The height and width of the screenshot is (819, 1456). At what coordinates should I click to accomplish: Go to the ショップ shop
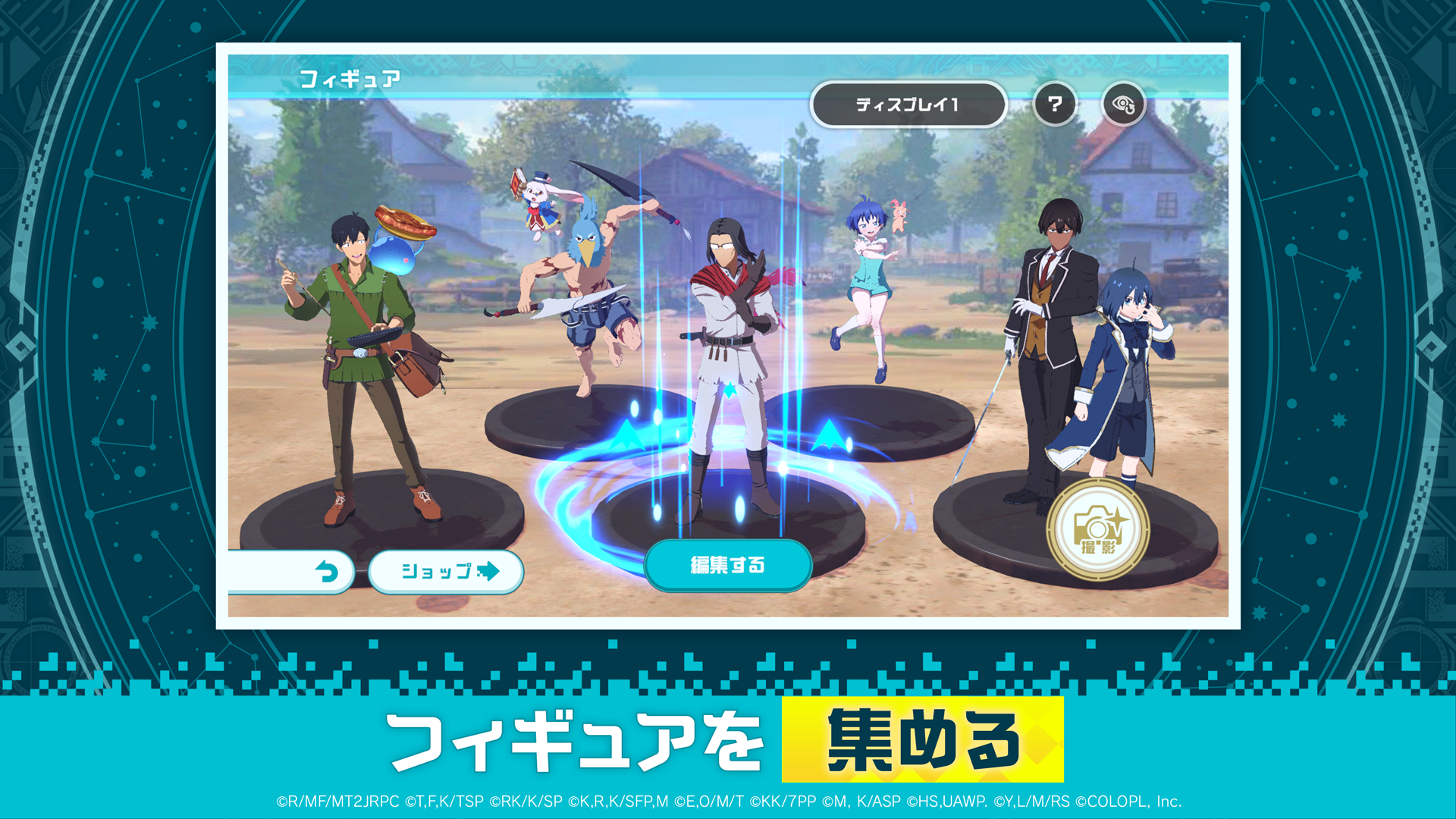pos(447,571)
